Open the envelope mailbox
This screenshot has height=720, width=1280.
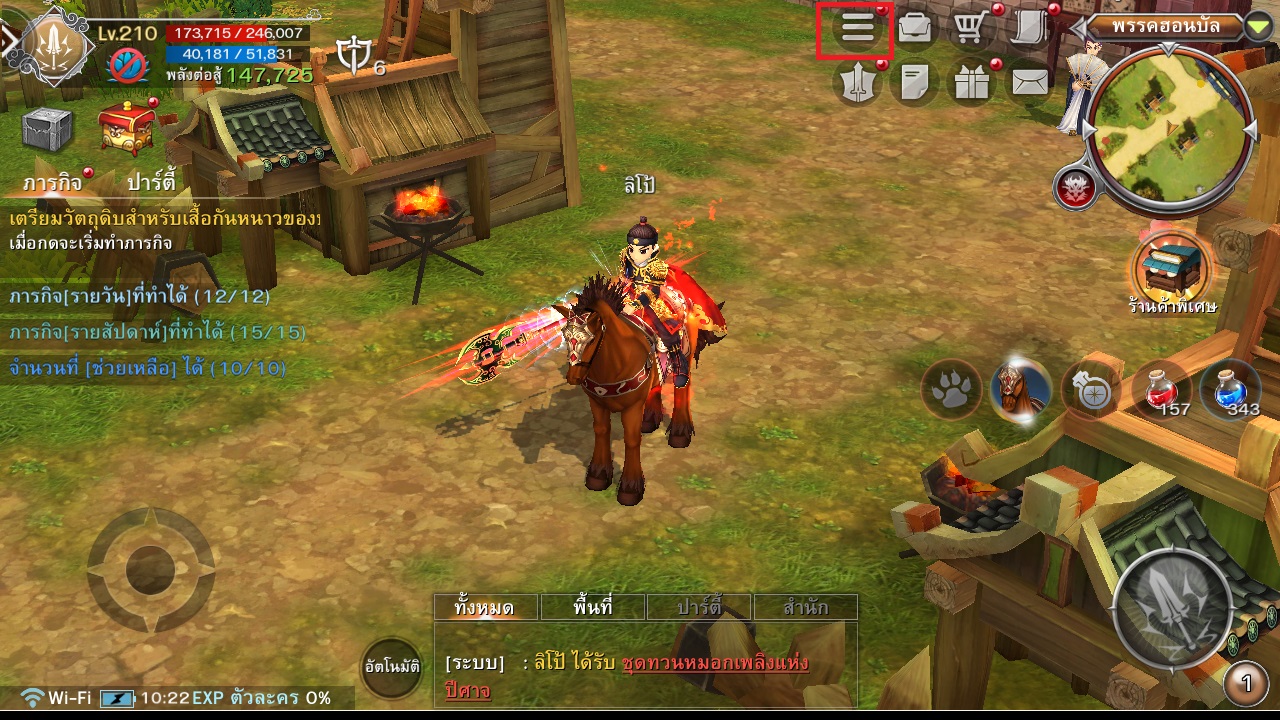point(1029,83)
